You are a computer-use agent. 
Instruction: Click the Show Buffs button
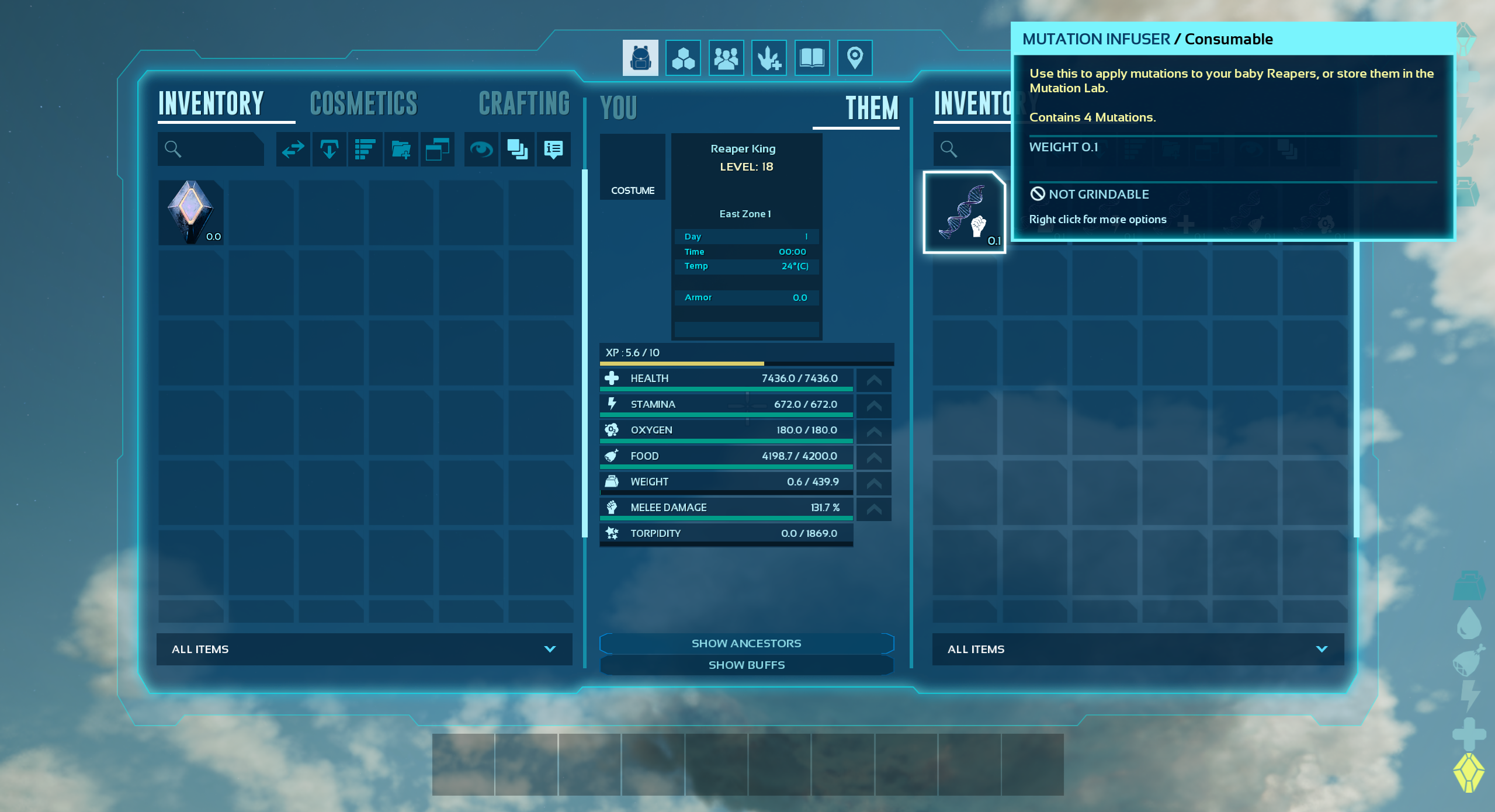point(747,665)
